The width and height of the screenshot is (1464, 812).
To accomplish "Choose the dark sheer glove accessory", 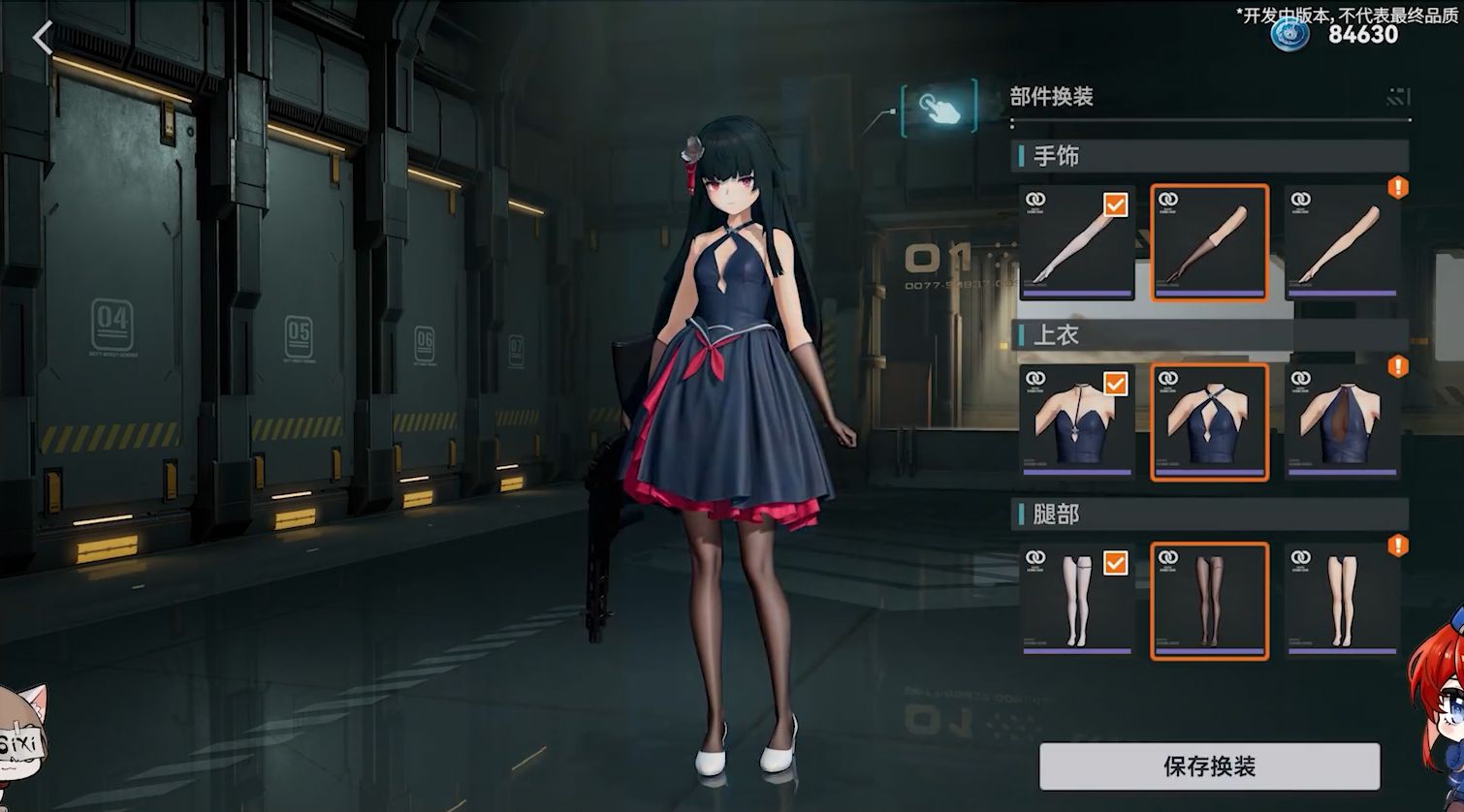I will [x=1209, y=242].
